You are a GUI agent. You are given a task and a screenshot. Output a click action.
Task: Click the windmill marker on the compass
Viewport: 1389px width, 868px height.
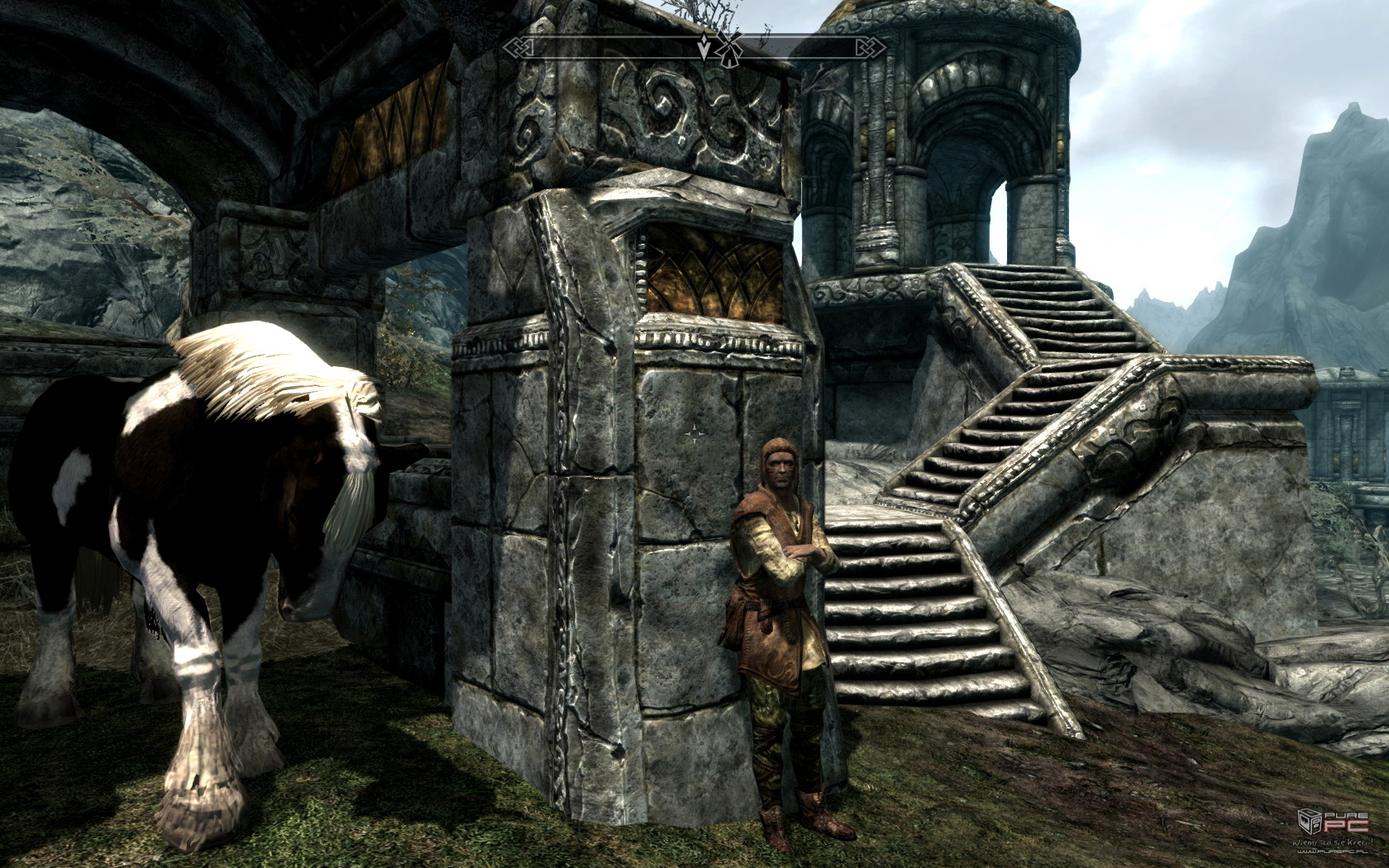coord(728,50)
